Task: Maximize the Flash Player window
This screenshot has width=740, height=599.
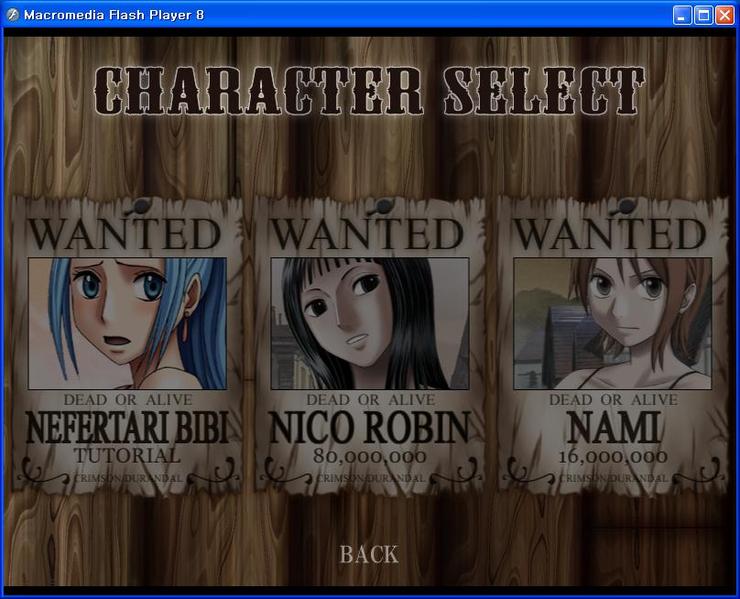Action: tap(703, 15)
